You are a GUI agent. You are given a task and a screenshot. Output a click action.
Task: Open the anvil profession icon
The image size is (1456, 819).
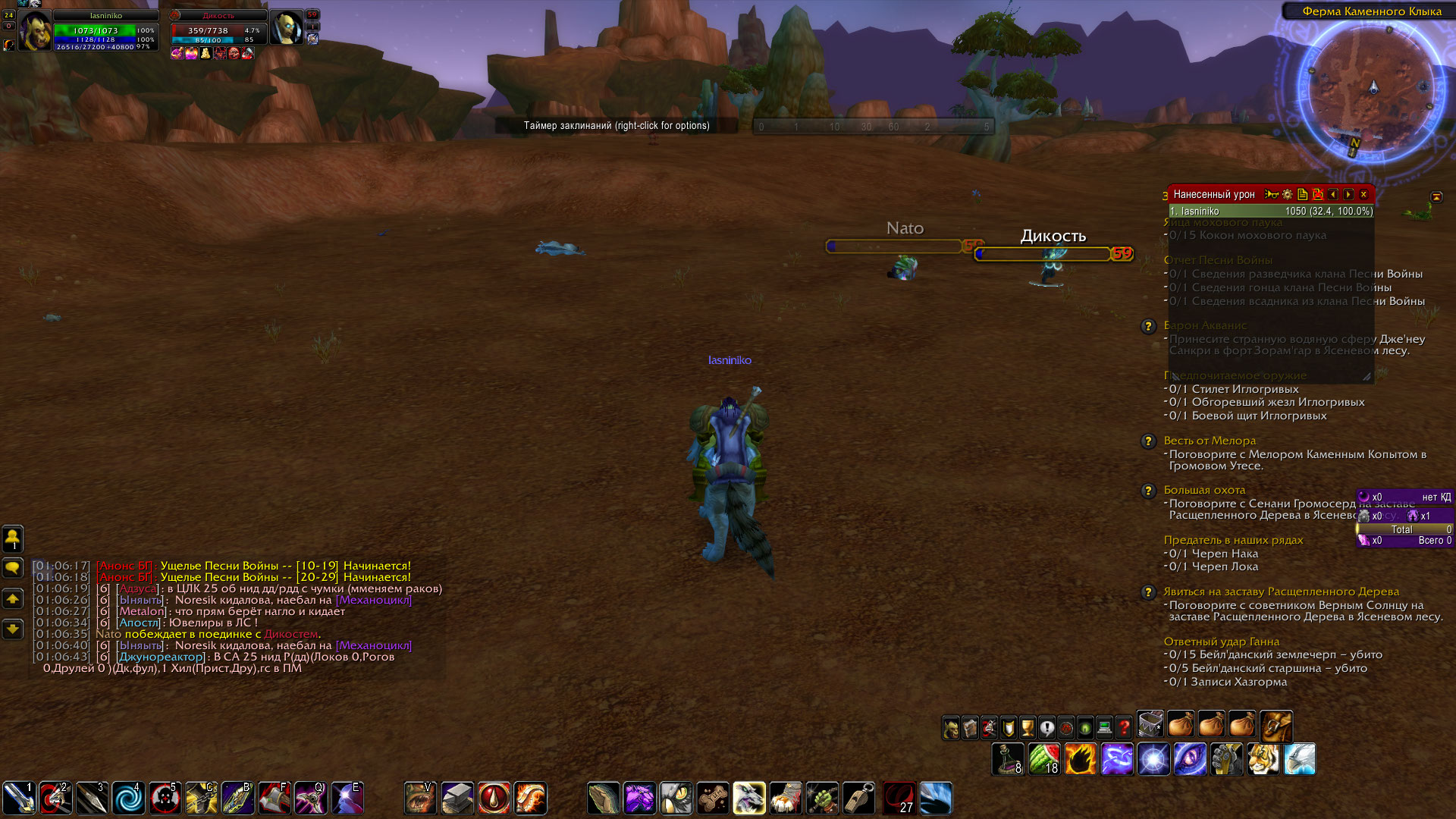click(457, 799)
